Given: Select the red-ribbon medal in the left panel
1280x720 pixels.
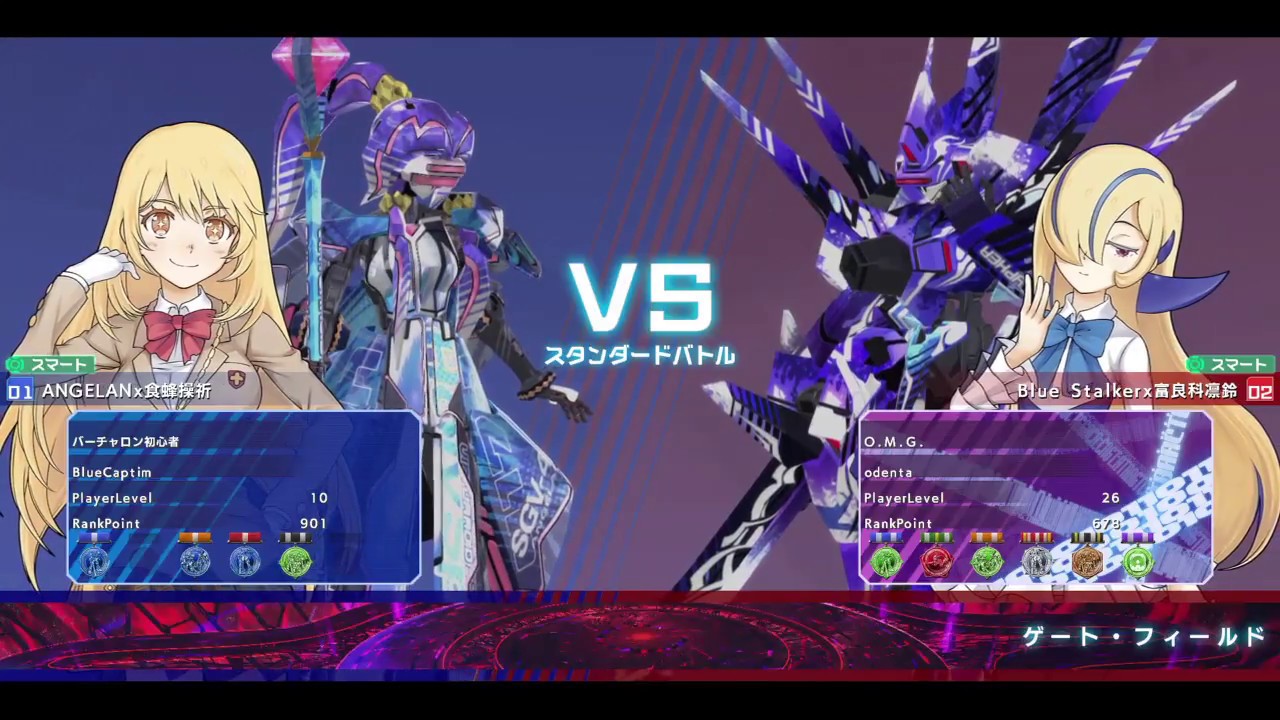Looking at the screenshot, I should point(245,561).
